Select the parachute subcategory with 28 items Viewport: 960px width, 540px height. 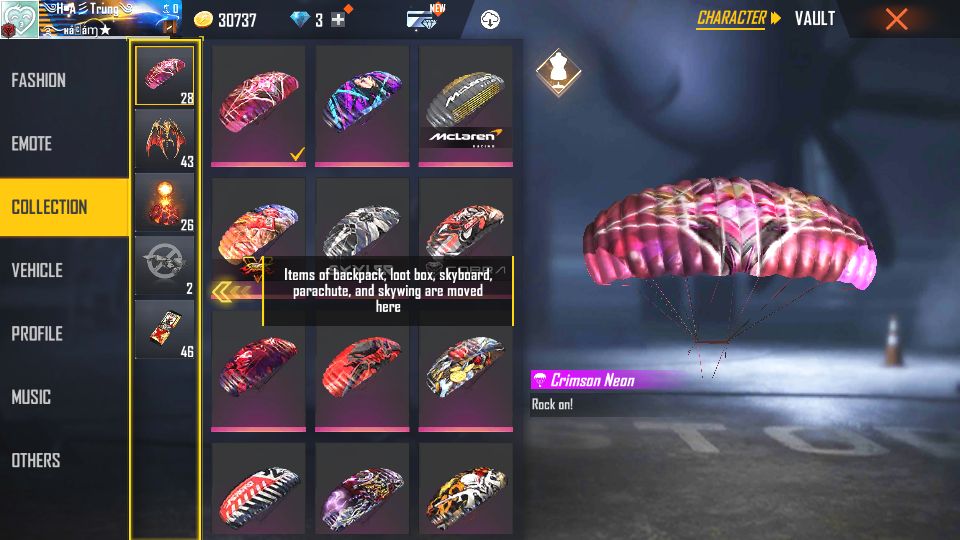click(165, 75)
